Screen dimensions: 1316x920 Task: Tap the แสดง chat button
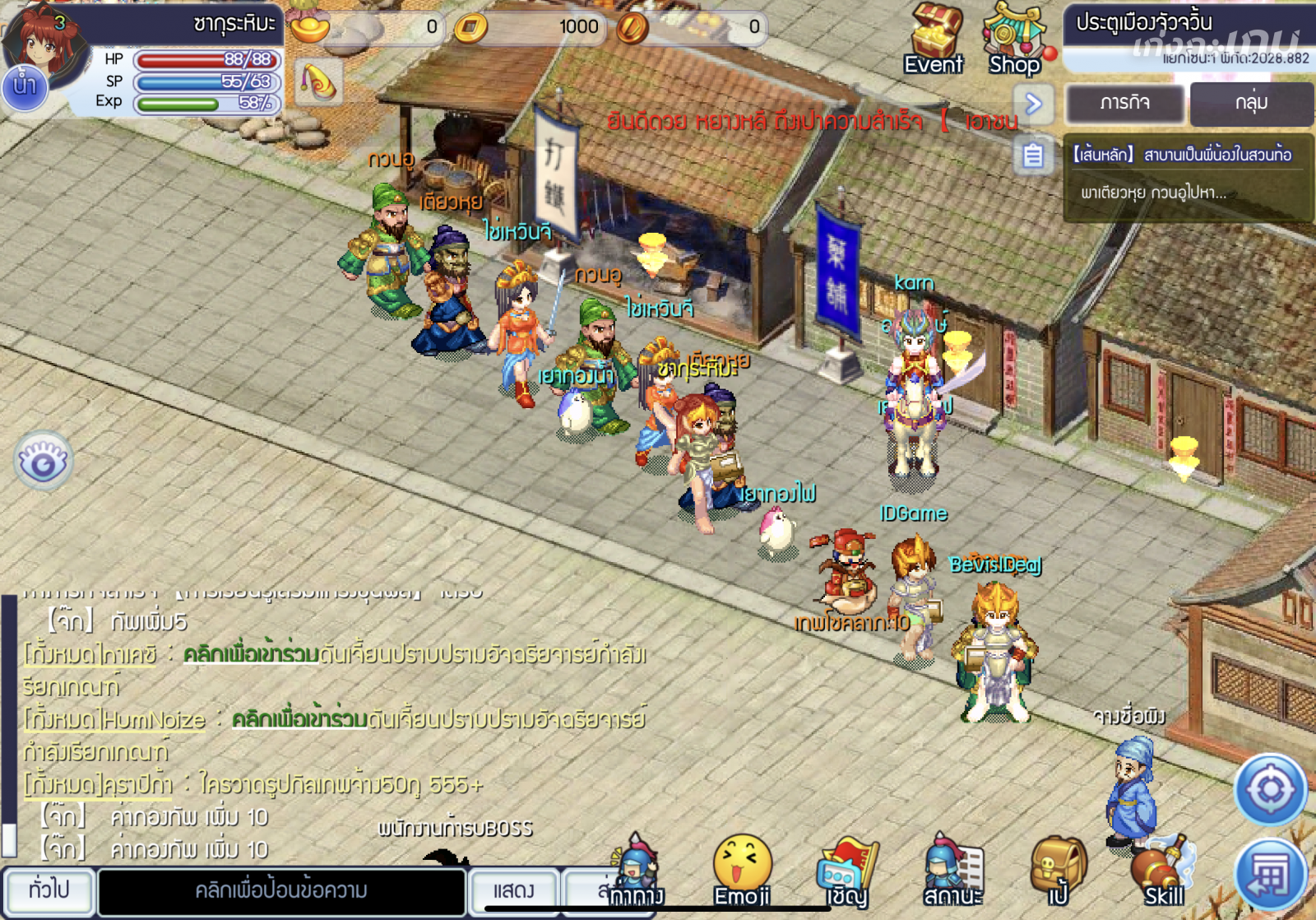click(x=513, y=890)
